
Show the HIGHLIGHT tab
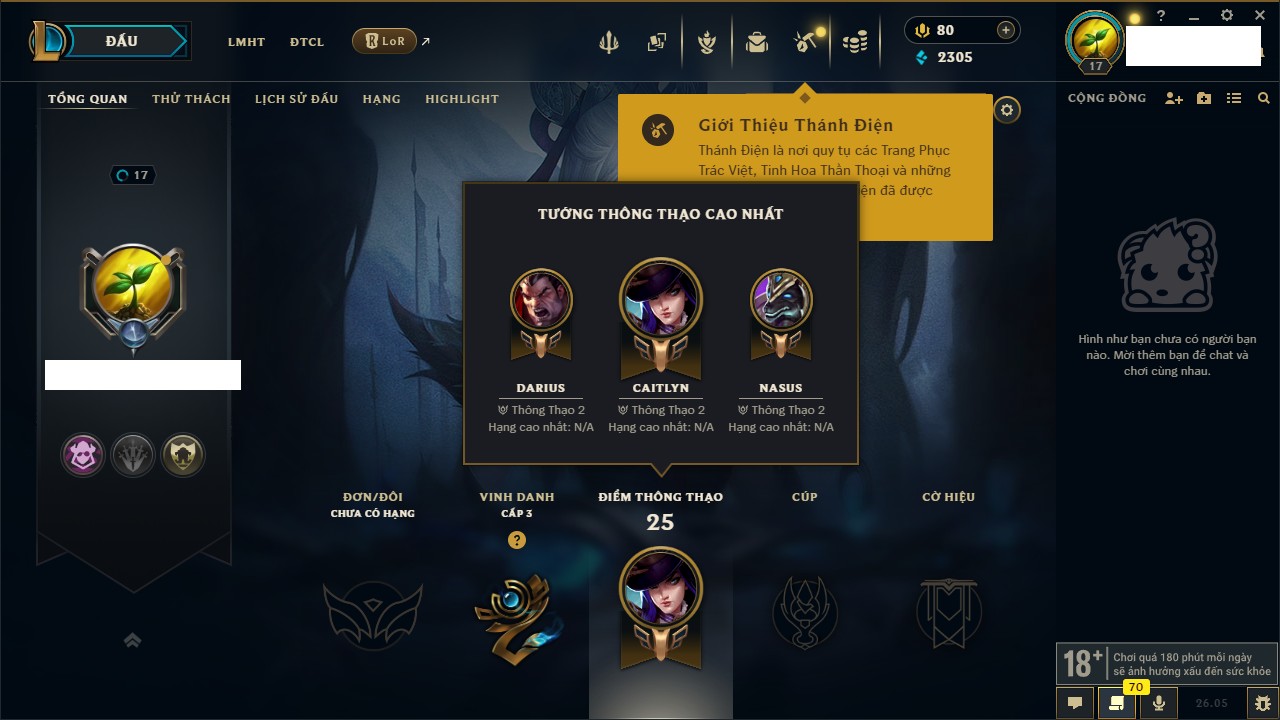point(461,99)
